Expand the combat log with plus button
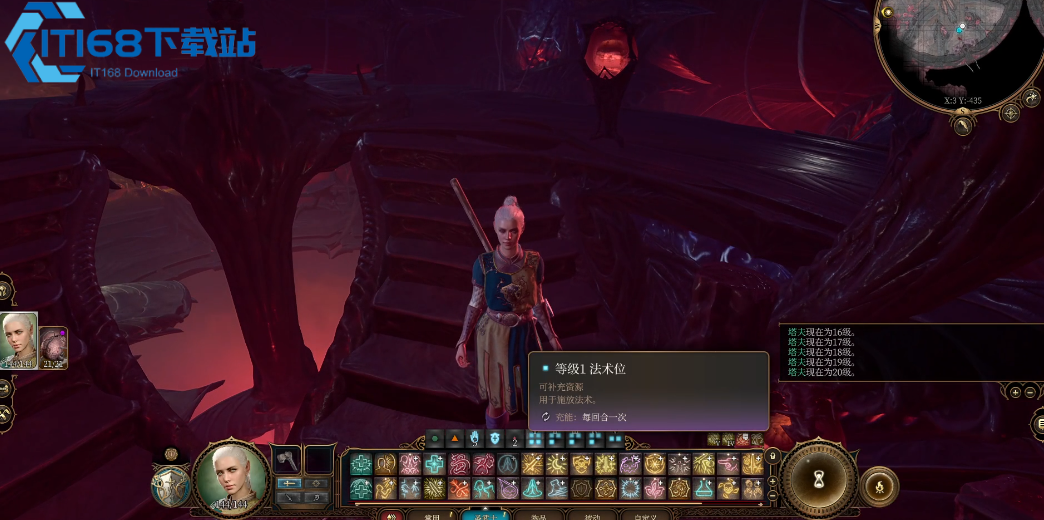The height and width of the screenshot is (520, 1044). click(1014, 392)
